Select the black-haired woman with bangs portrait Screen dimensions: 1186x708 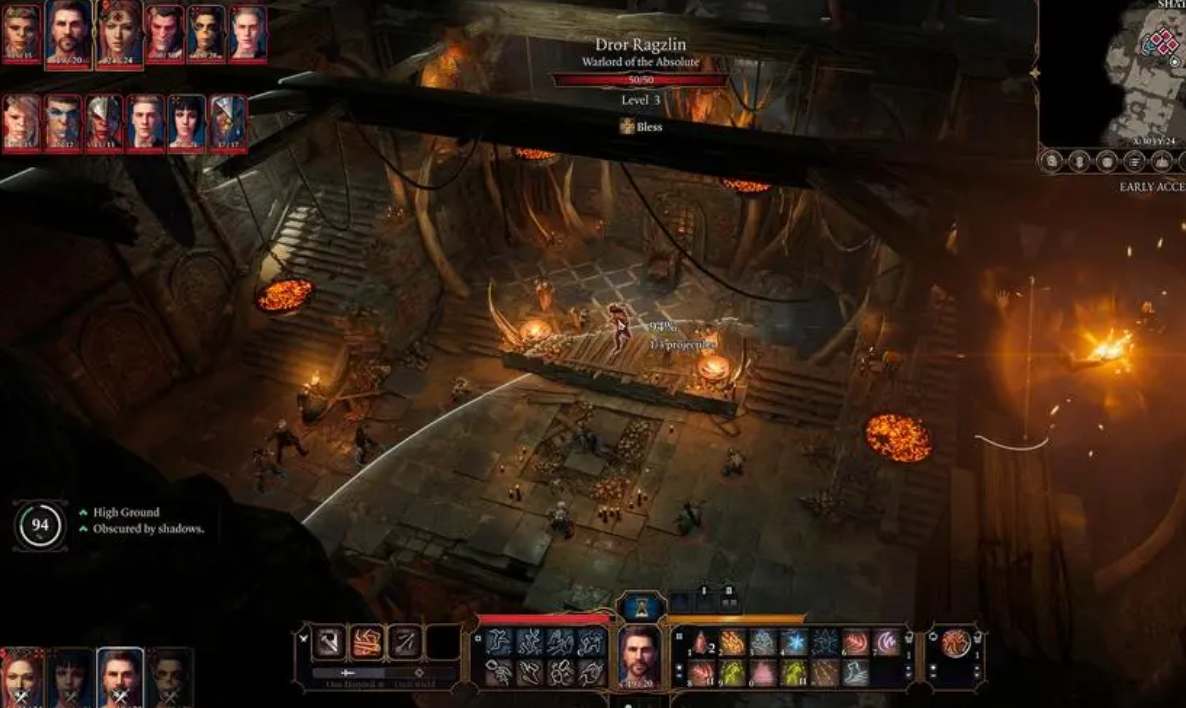click(186, 122)
